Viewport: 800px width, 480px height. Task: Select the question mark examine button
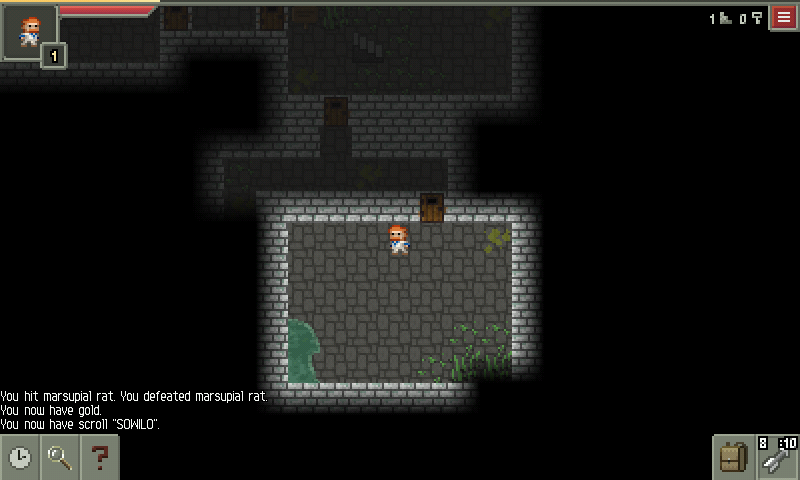[99, 458]
